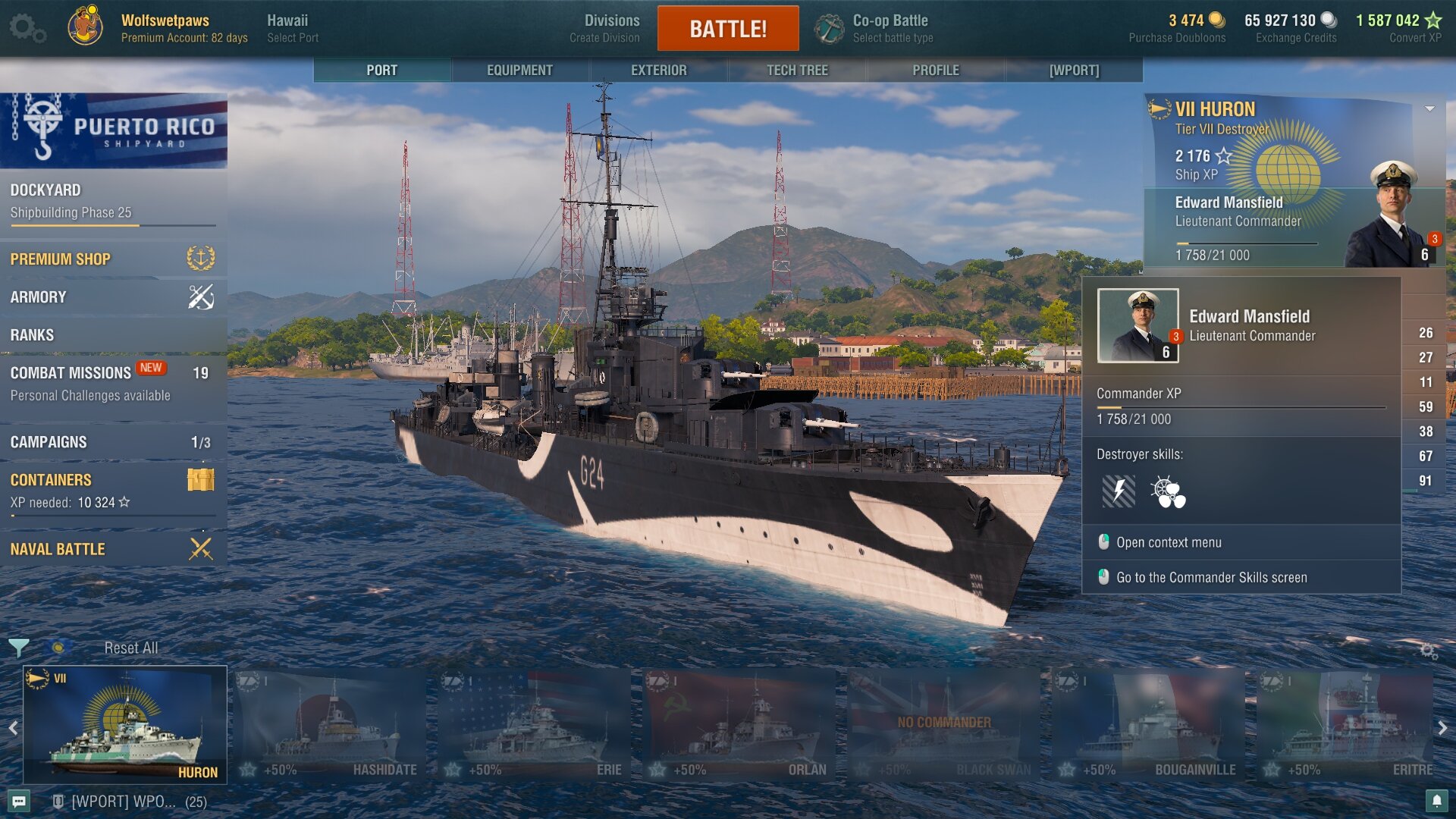Visit the Premium Shop
This screenshot has height=819, width=1456.
pos(112,259)
